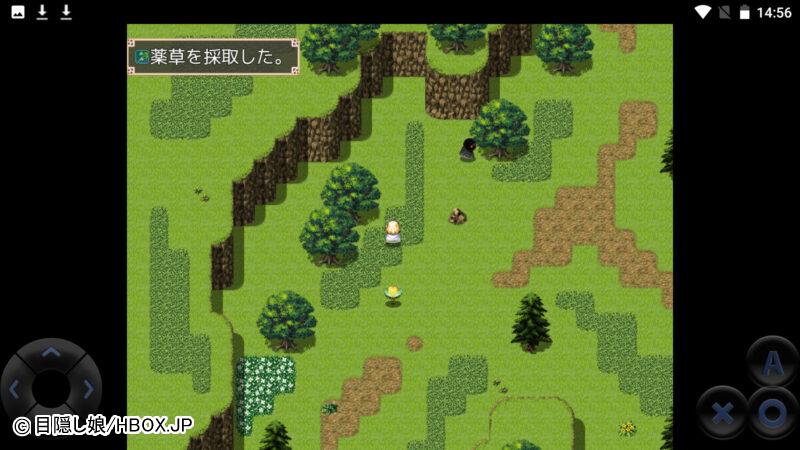Tap the round X cancel button

724,411
